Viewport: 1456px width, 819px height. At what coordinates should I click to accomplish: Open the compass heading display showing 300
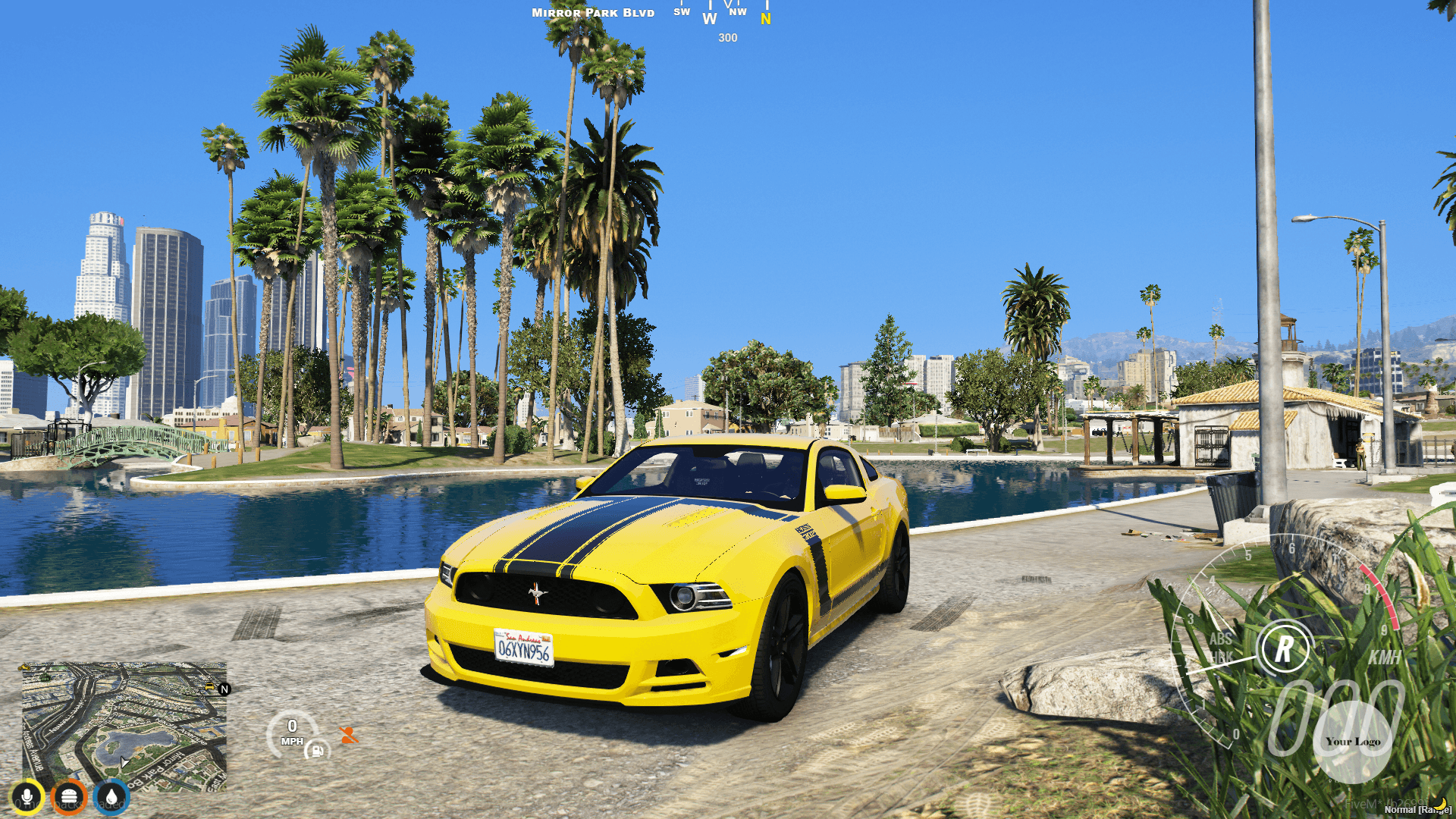[x=727, y=37]
